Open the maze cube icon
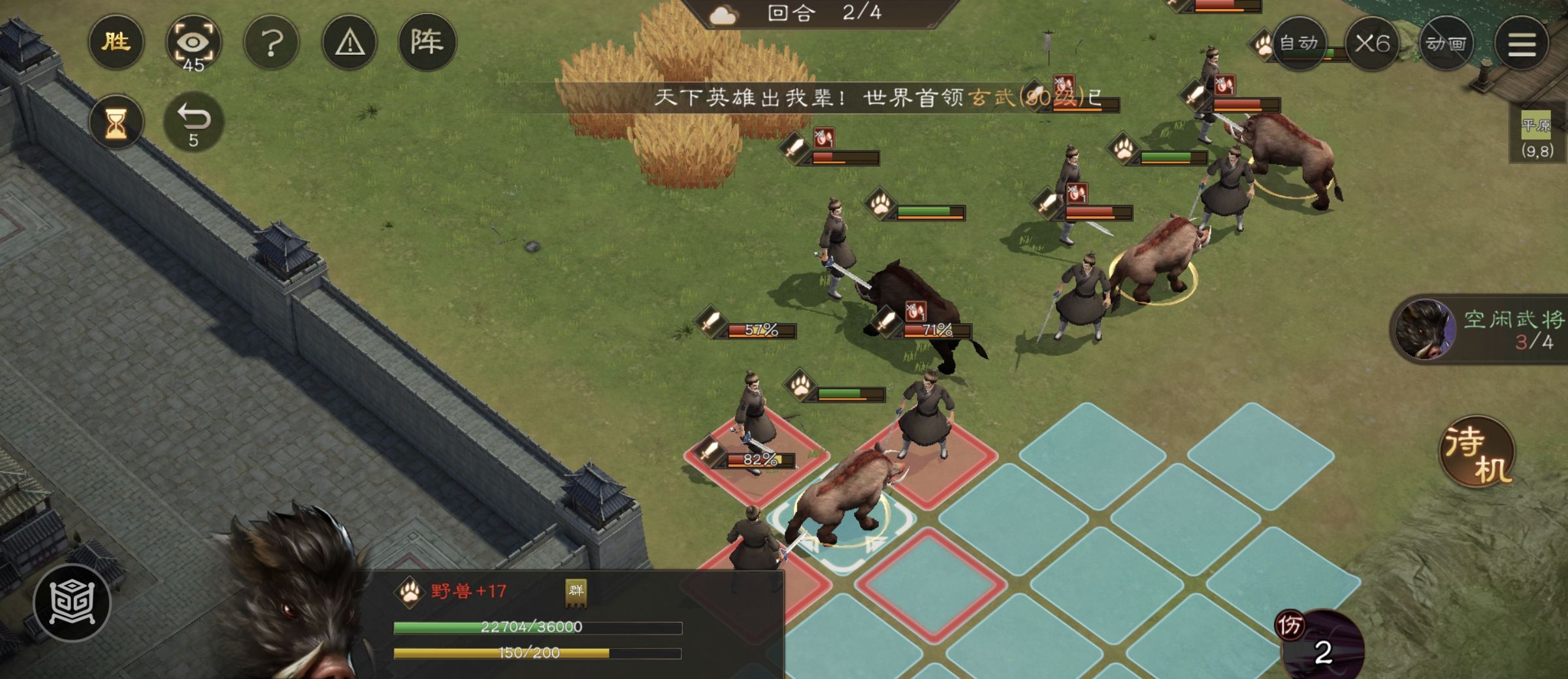The image size is (1568, 679). click(73, 602)
